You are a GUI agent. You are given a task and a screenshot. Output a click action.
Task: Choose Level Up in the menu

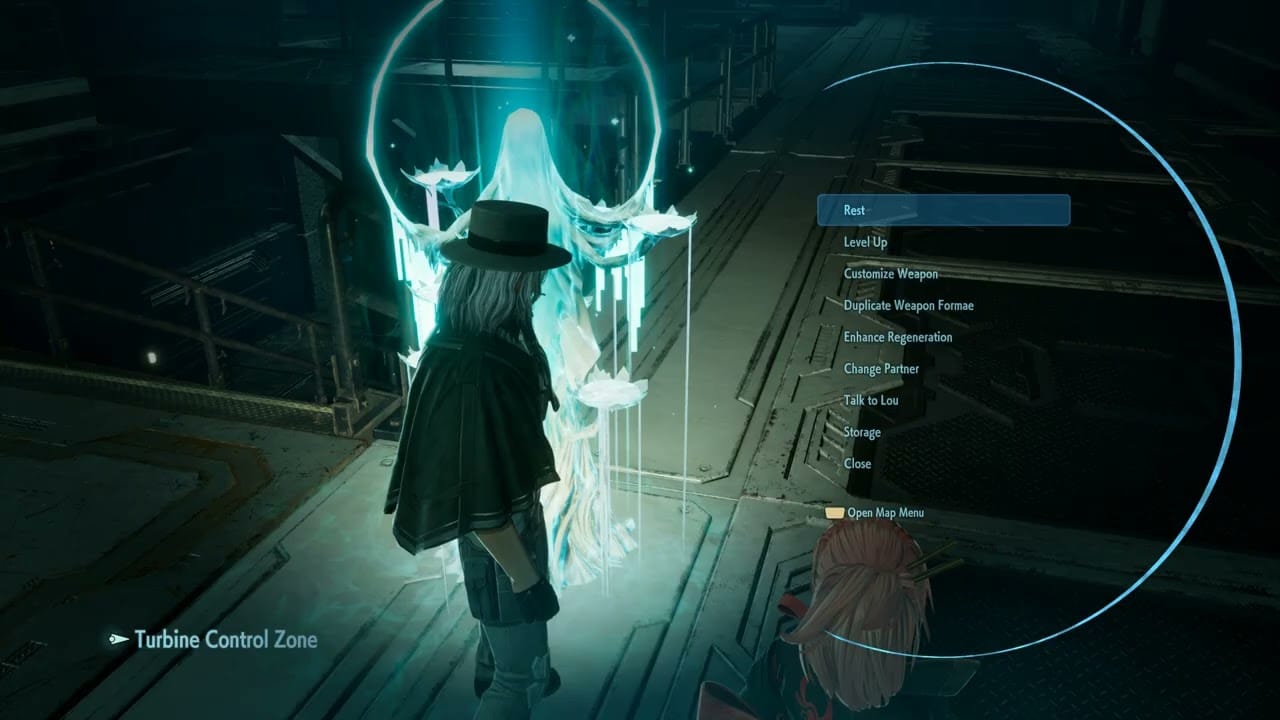[x=866, y=242]
